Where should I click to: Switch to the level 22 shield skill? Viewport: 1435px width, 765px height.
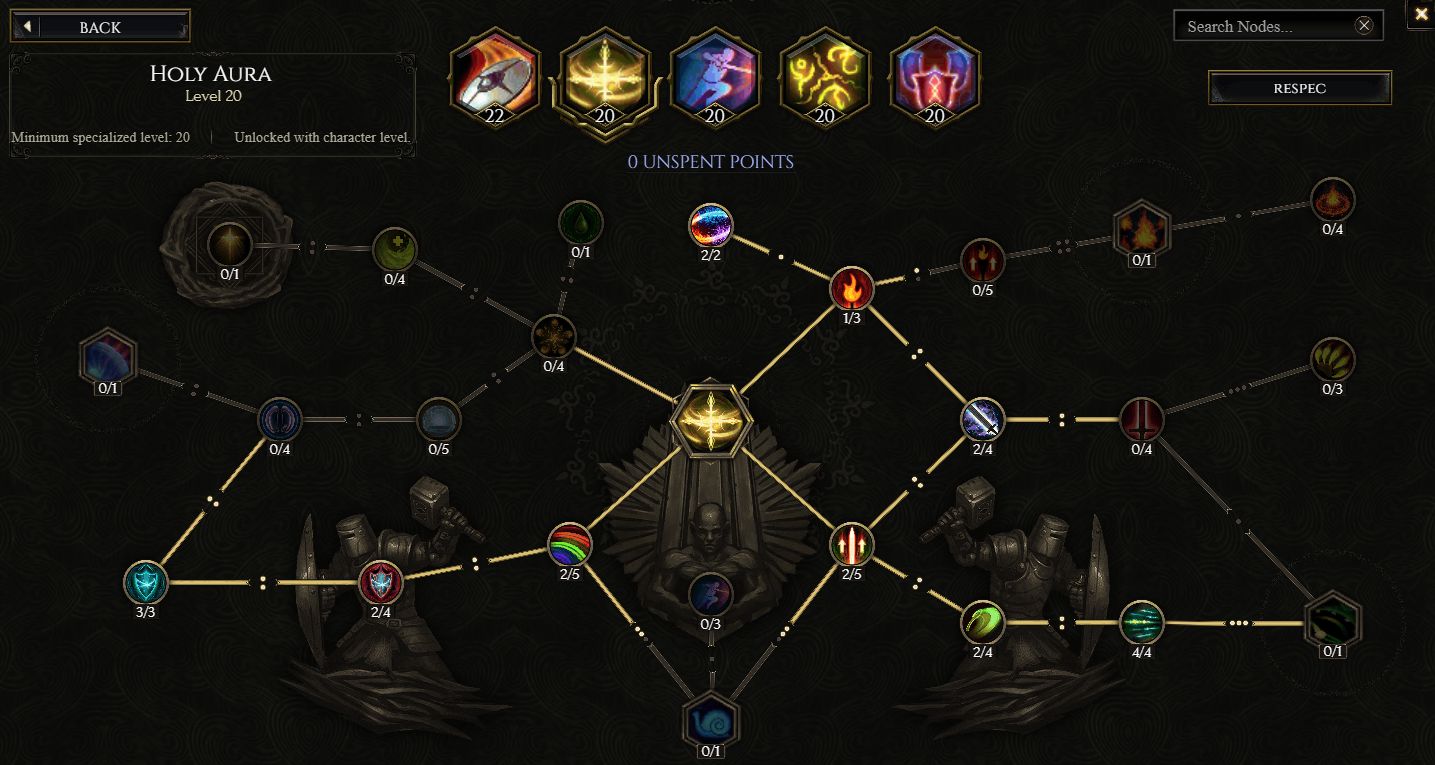[494, 77]
